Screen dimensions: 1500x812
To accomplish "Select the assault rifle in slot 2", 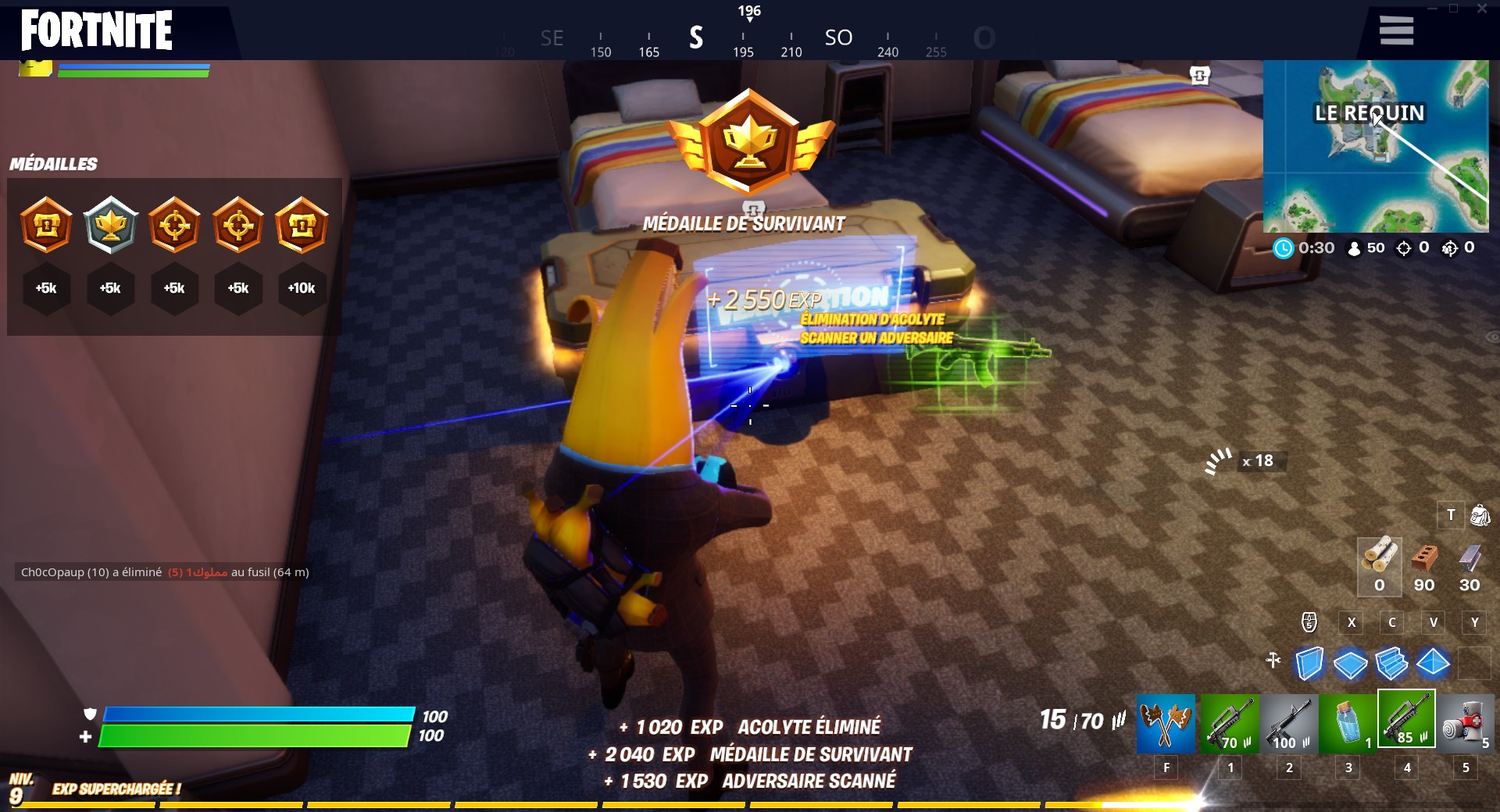I will [x=1290, y=724].
